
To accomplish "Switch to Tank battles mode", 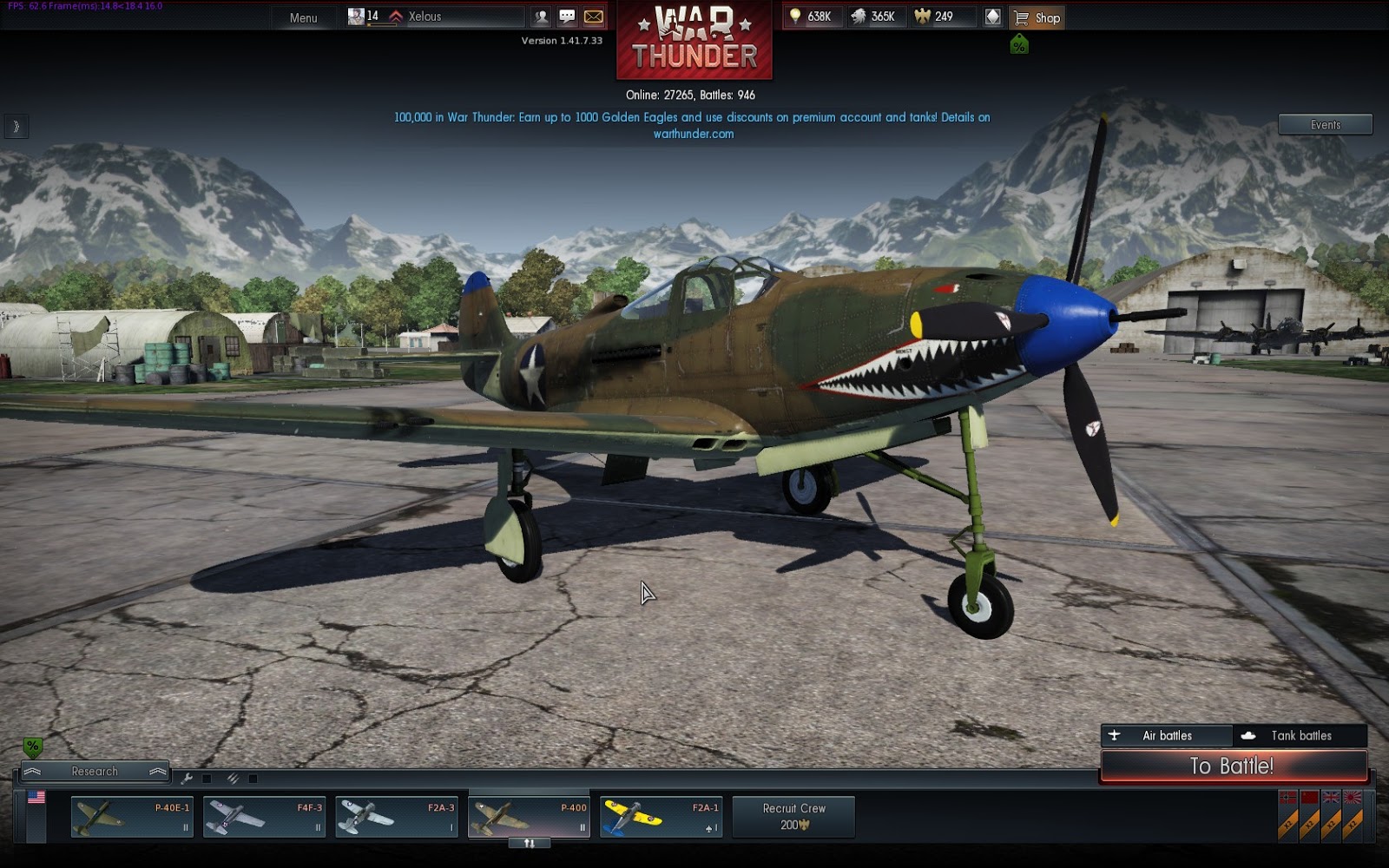I will click(1300, 735).
